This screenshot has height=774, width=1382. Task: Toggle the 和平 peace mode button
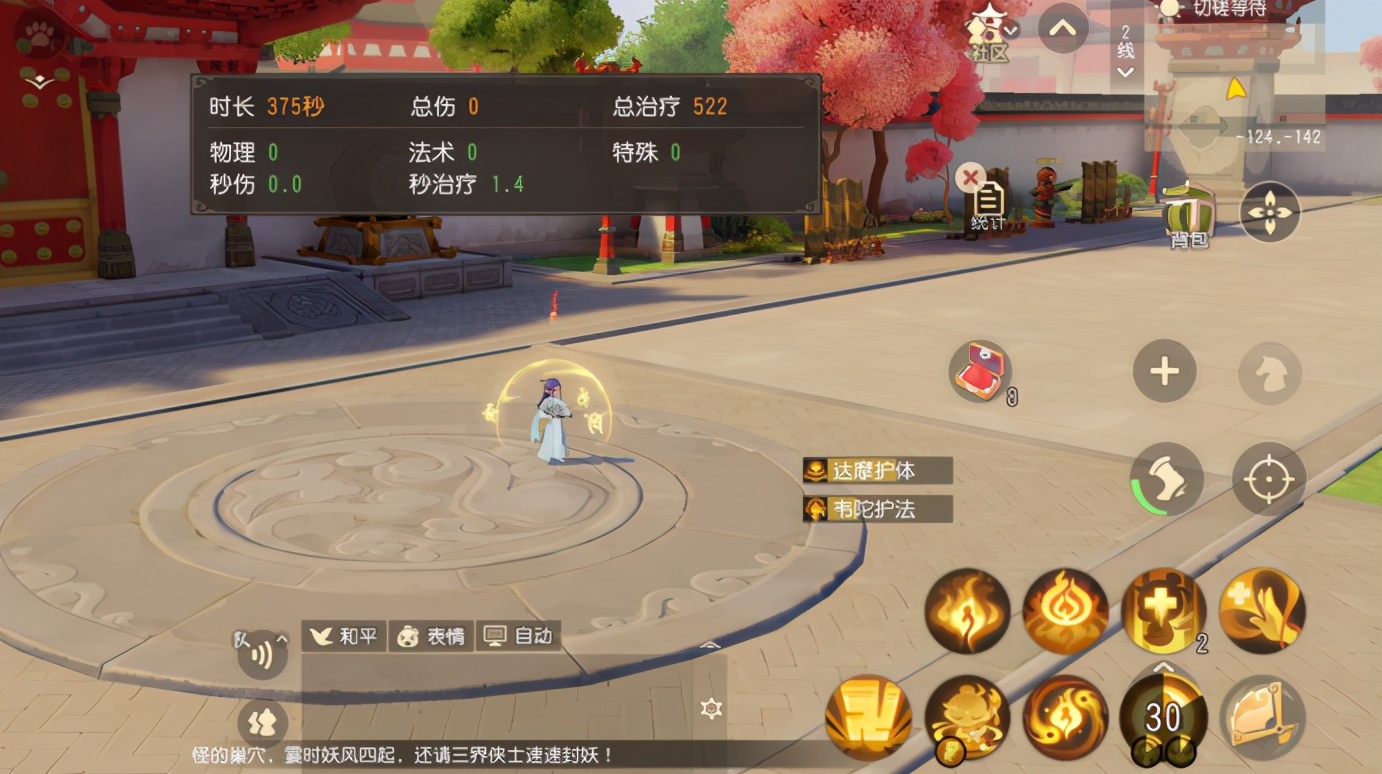pyautogui.click(x=344, y=636)
